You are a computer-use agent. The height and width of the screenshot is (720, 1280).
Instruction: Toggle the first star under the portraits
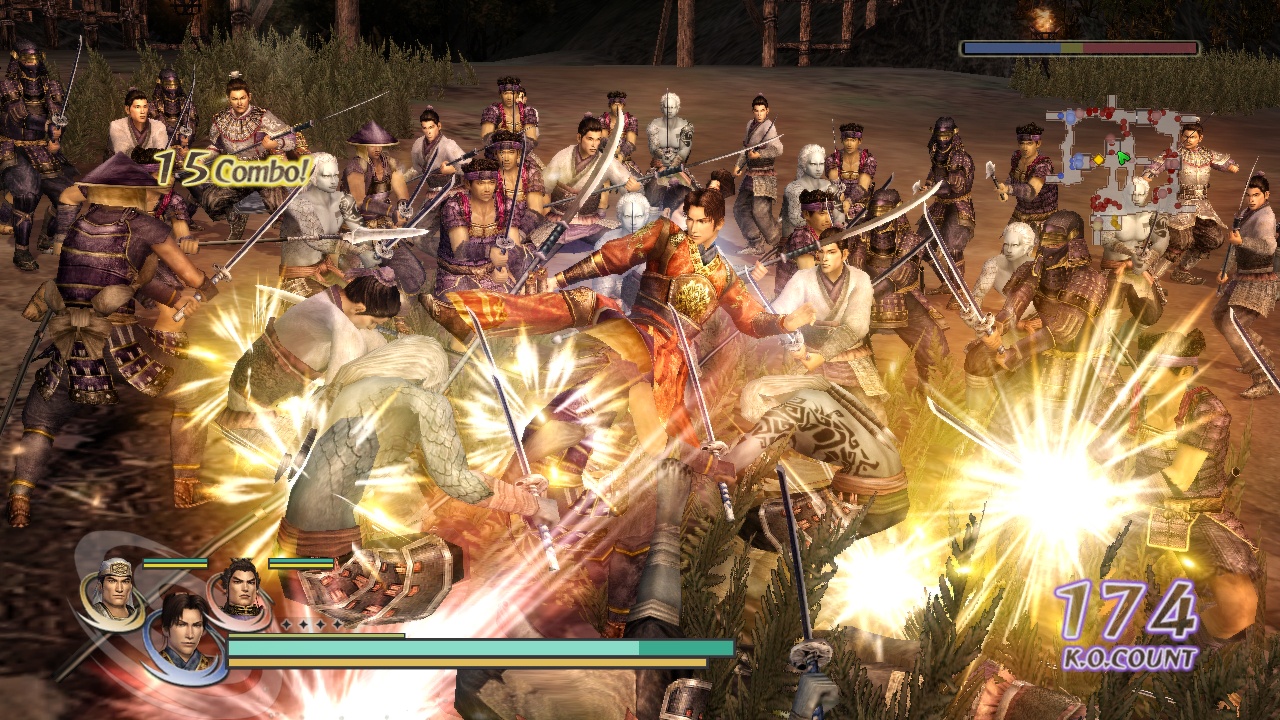pos(285,623)
